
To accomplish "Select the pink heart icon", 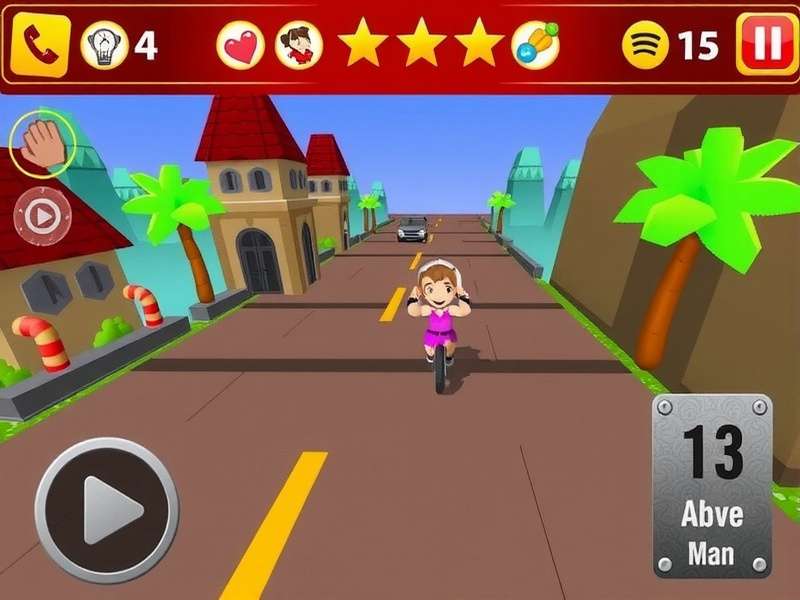I will tap(240, 45).
